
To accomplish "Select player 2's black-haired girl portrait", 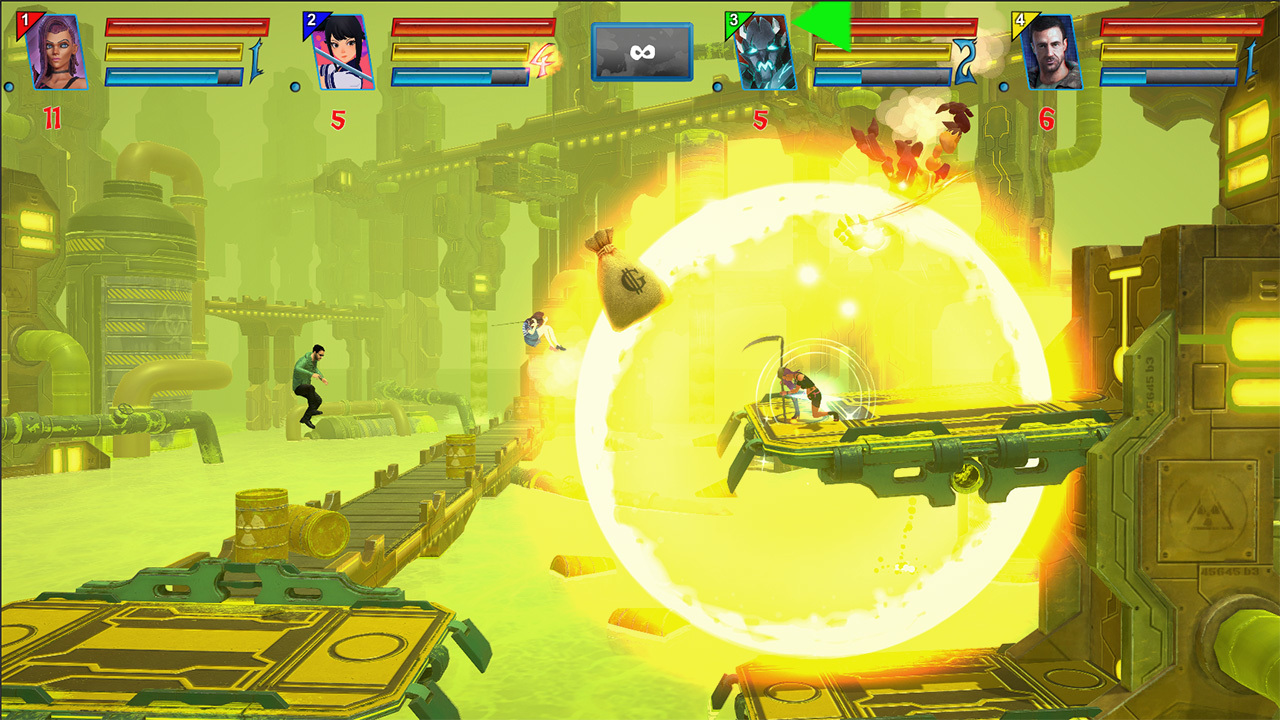I will [342, 52].
